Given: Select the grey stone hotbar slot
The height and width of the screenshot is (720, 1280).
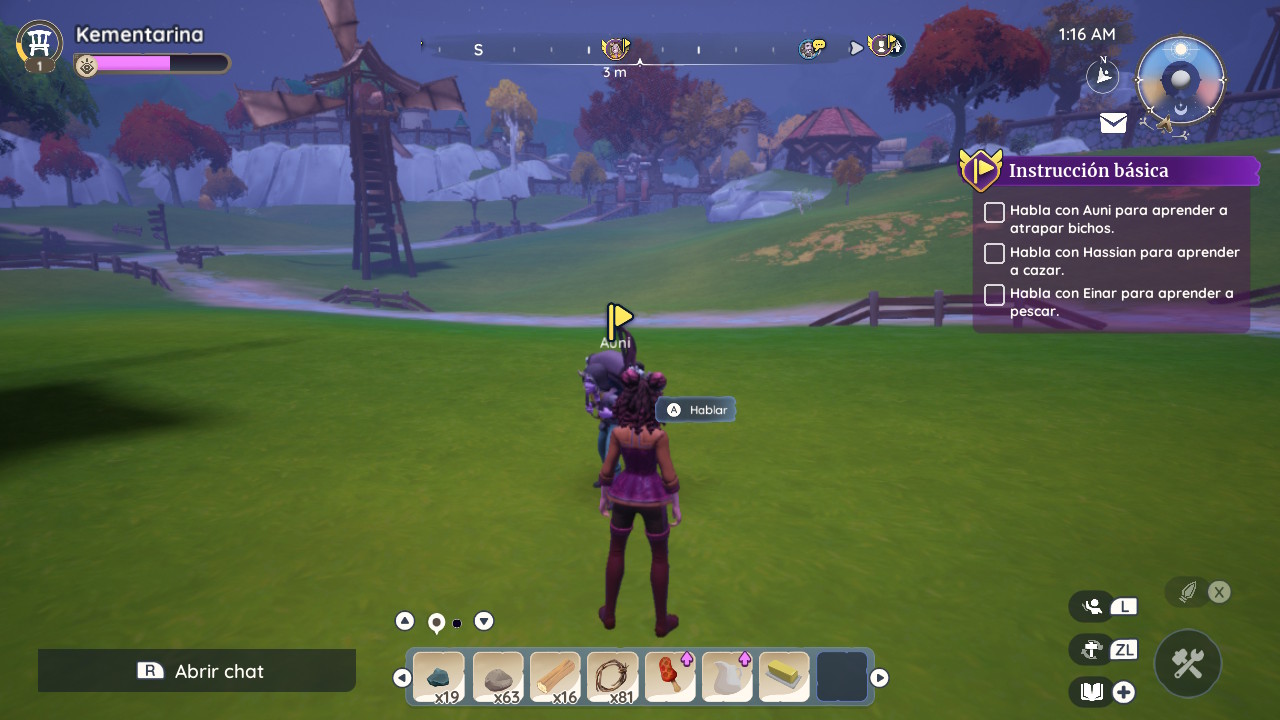Looking at the screenshot, I should 497,677.
